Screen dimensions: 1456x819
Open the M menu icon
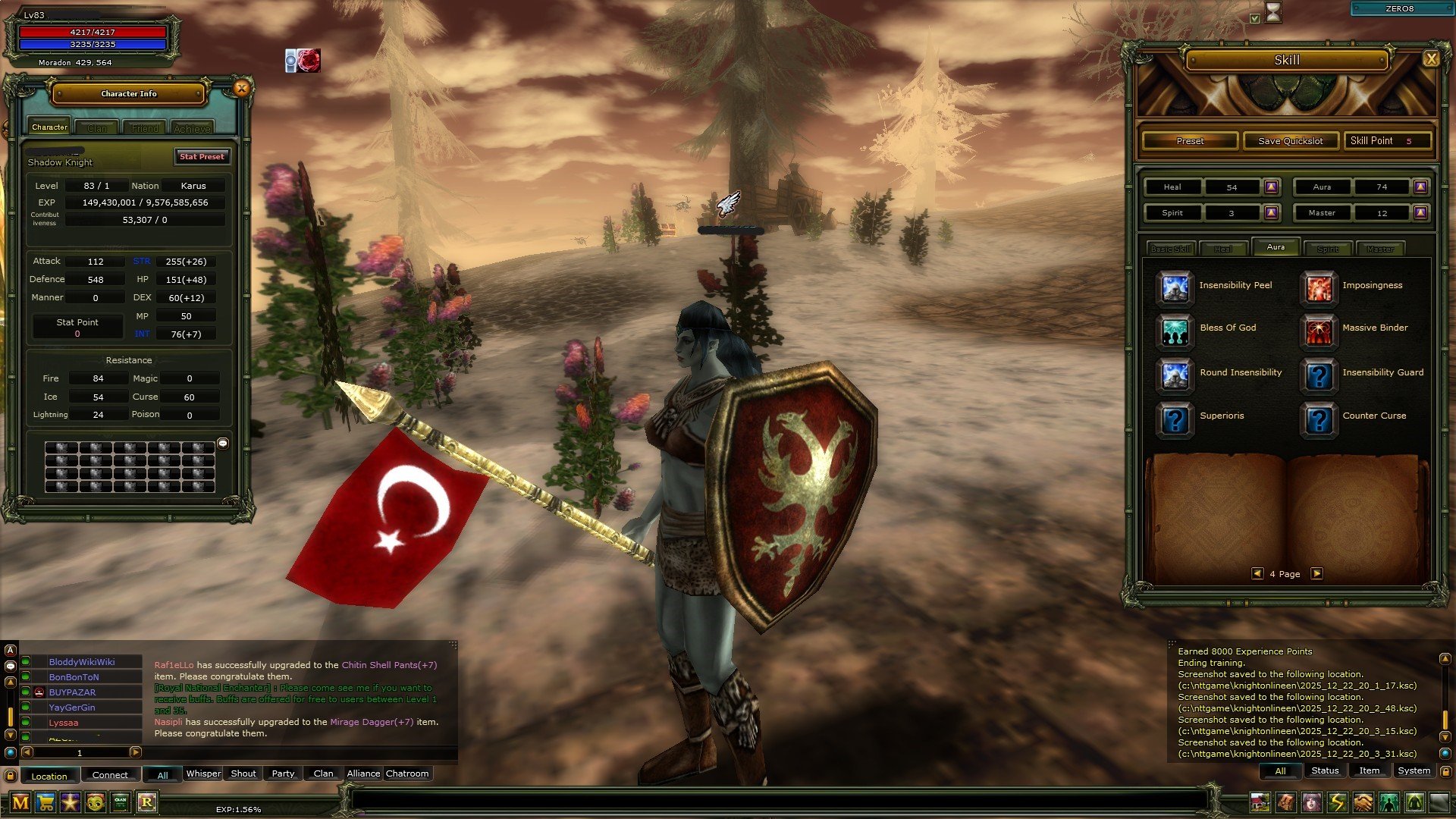(x=20, y=802)
